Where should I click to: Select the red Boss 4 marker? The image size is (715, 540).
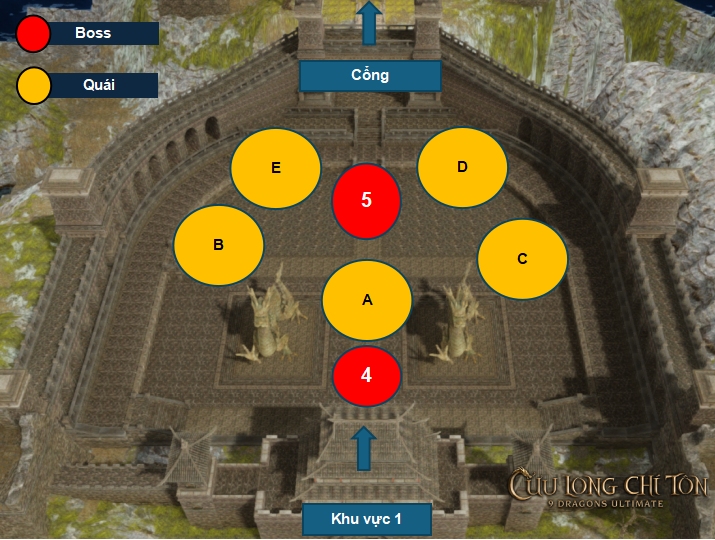366,376
